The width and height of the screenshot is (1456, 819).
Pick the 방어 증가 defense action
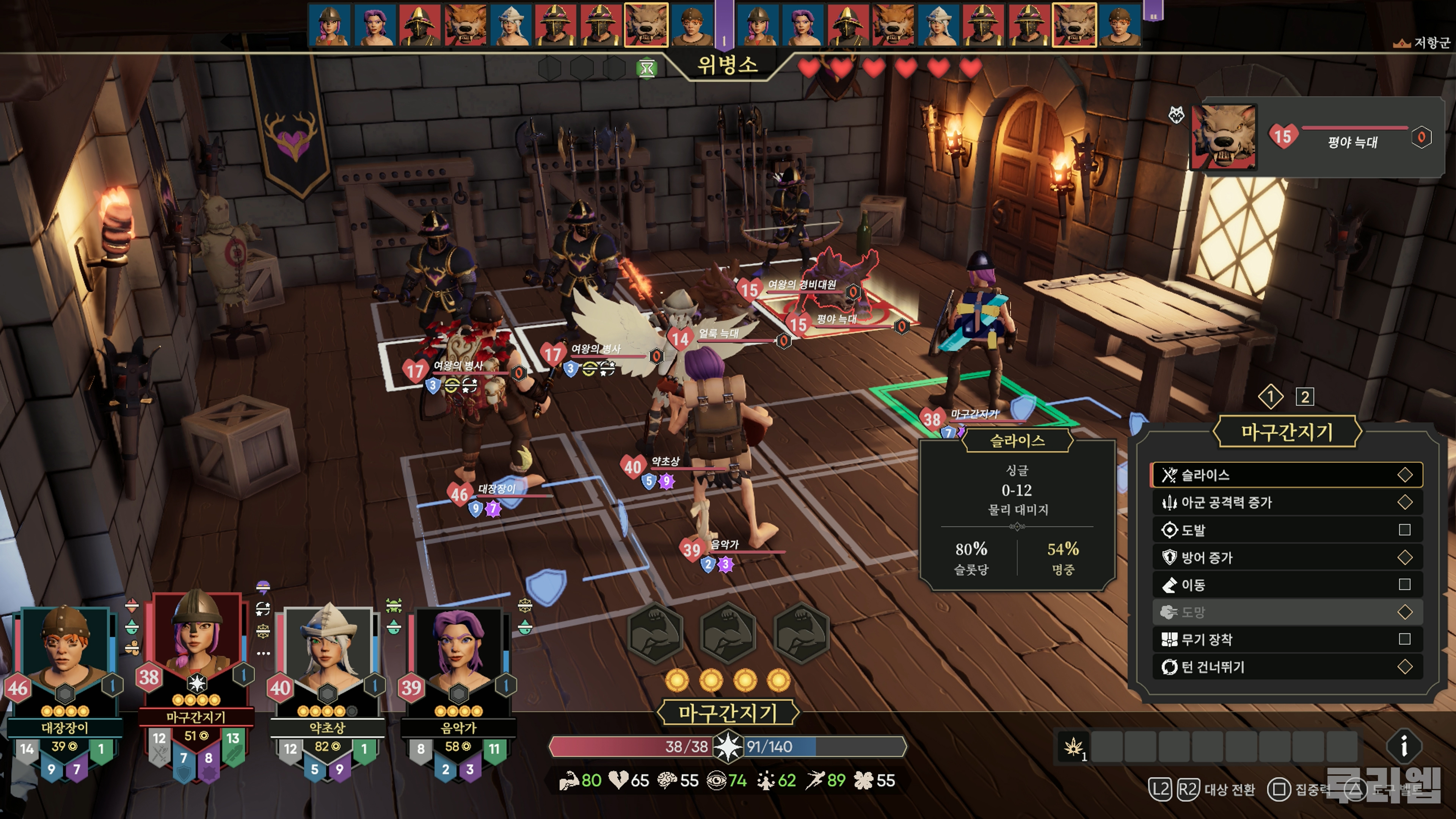[1287, 558]
